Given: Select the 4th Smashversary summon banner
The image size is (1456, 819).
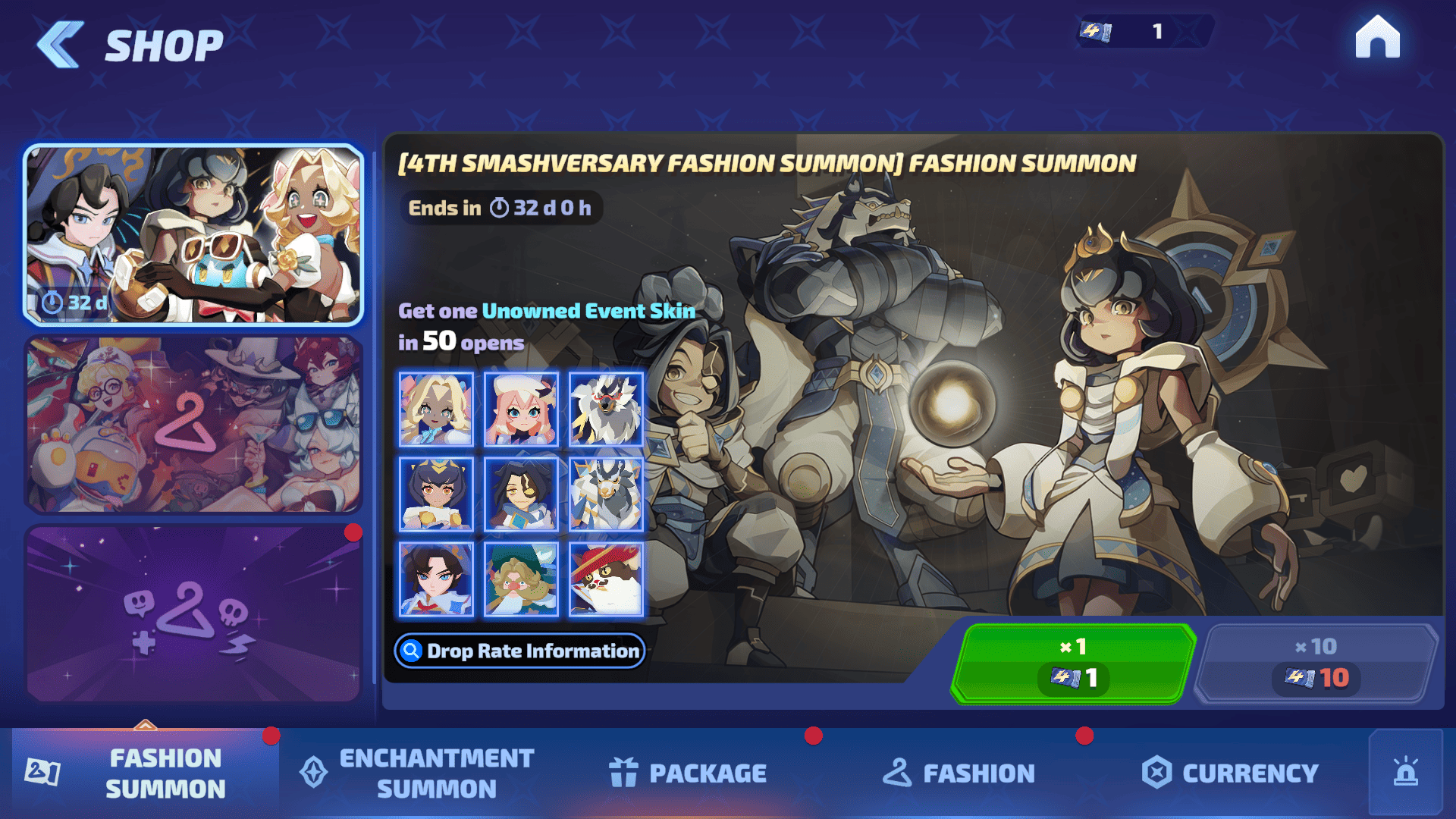Looking at the screenshot, I should pos(193,235).
